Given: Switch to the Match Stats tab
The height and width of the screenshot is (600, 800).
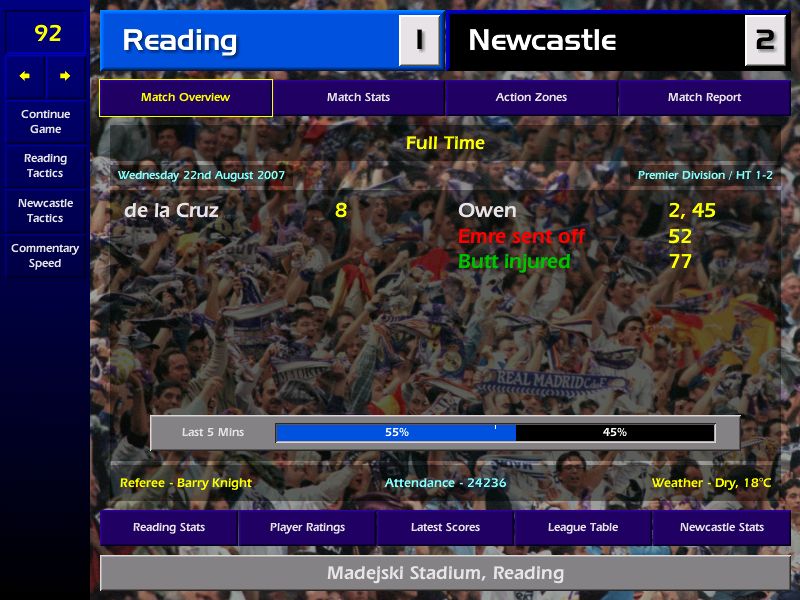Looking at the screenshot, I should coord(358,98).
